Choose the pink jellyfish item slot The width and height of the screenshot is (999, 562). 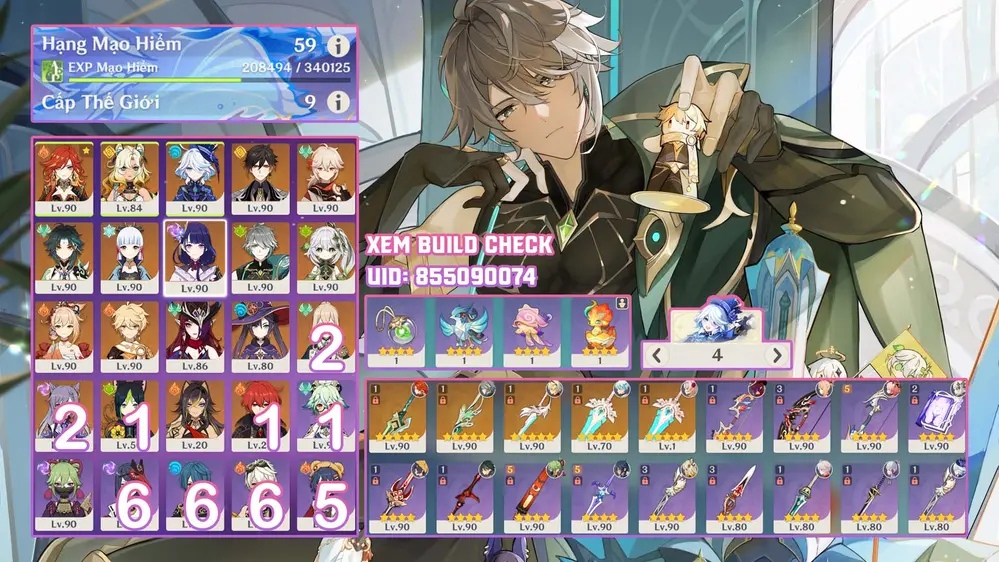pyautogui.click(x=532, y=331)
